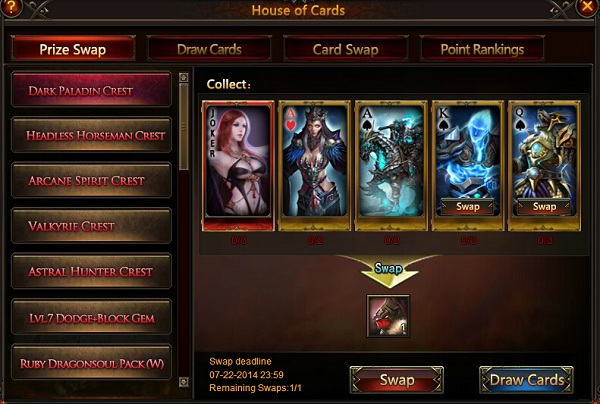600x404 pixels.
Task: Choose Lvl7 Dodge+Block Gem prize
Action: click(90, 317)
